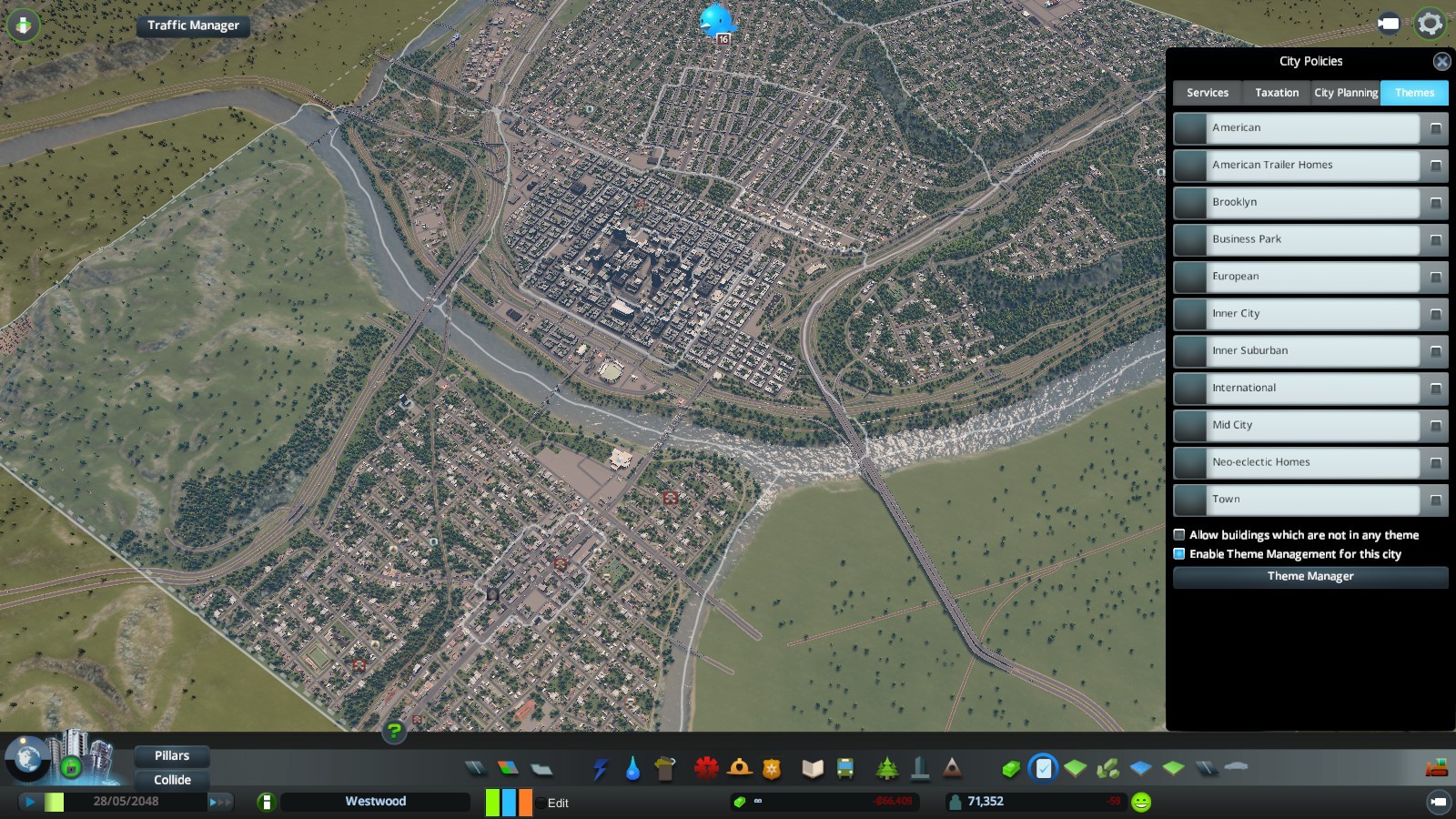Close the City Policies panel
This screenshot has width=1456, height=819.
[x=1441, y=62]
